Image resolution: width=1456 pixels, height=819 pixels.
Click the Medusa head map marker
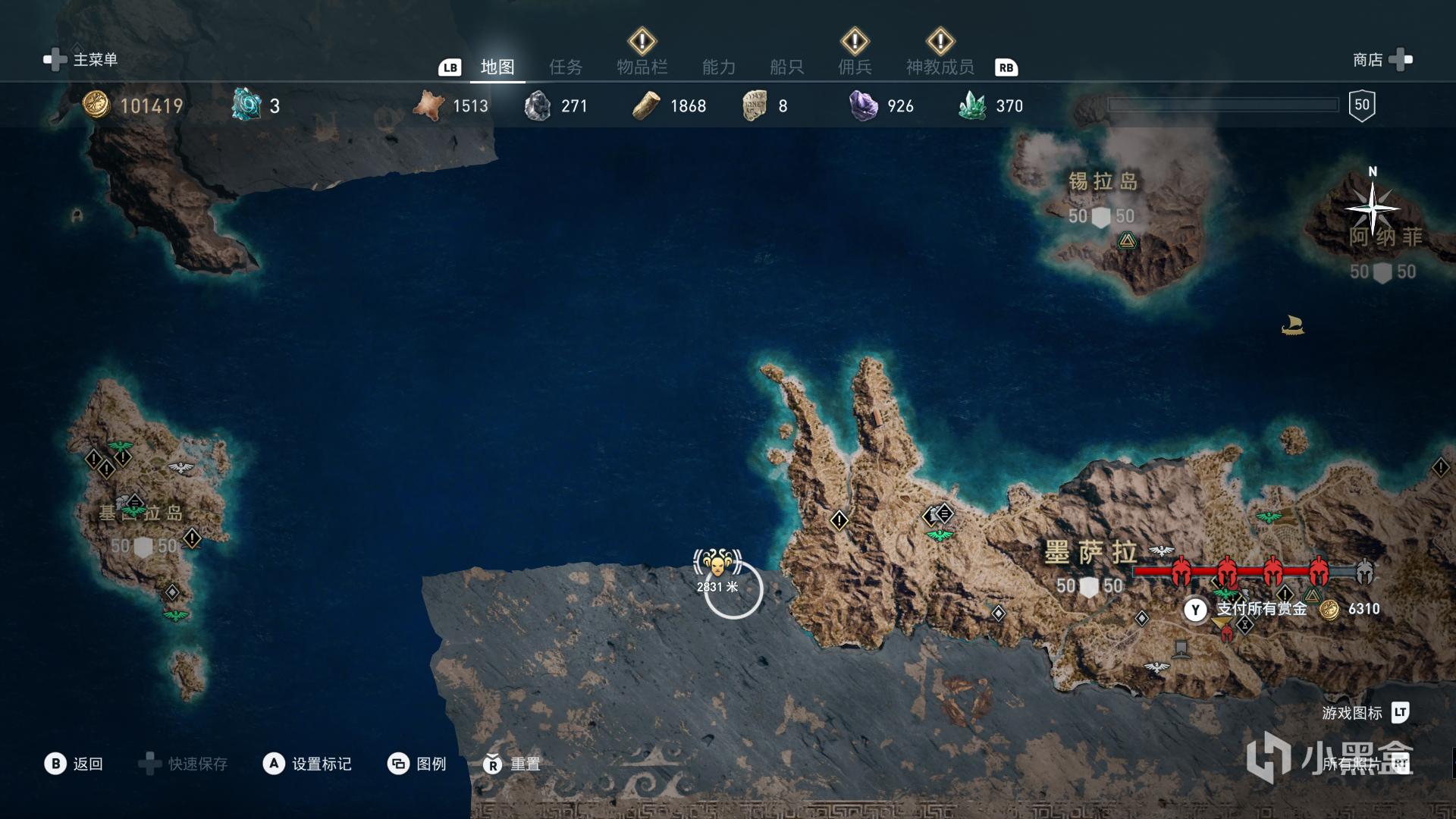(x=717, y=563)
